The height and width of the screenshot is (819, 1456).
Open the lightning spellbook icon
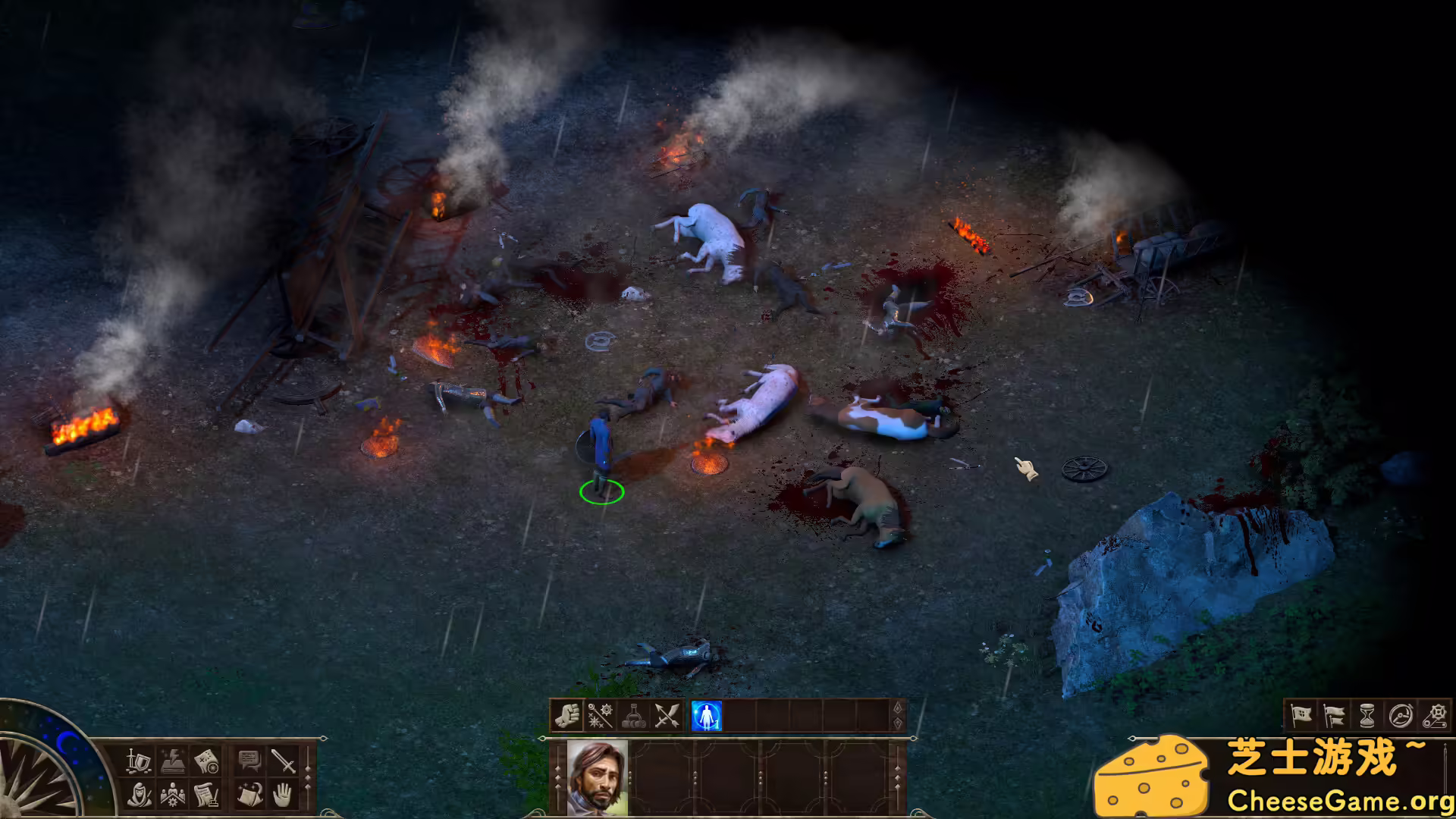coord(173,760)
